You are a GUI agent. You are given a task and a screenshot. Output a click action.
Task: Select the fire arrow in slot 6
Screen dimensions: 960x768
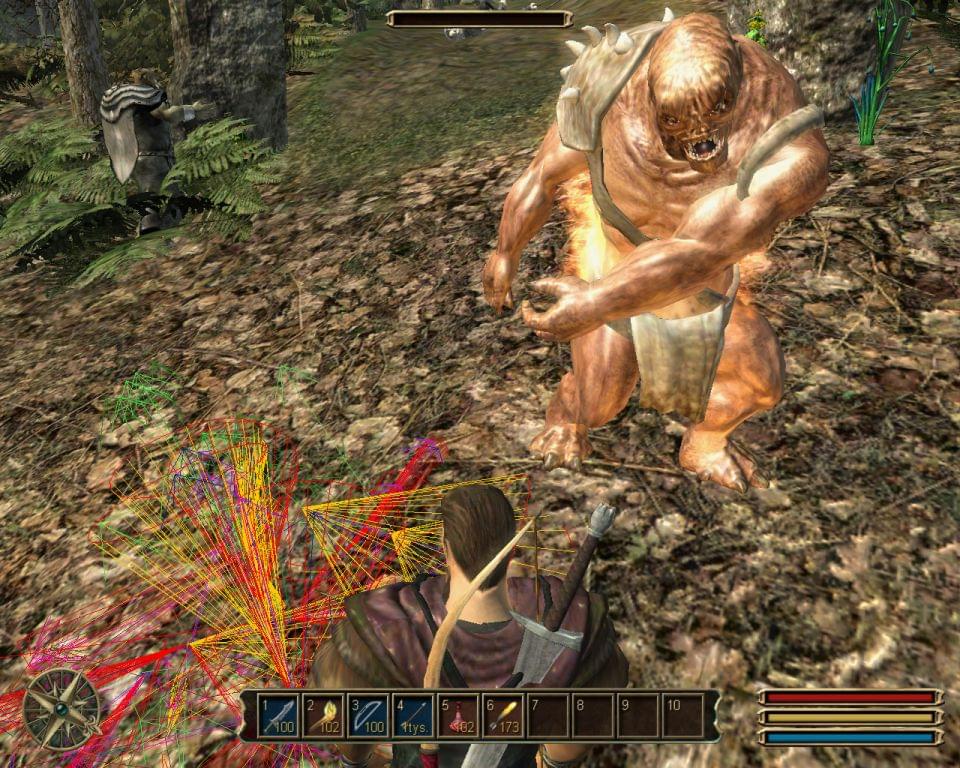point(503,716)
